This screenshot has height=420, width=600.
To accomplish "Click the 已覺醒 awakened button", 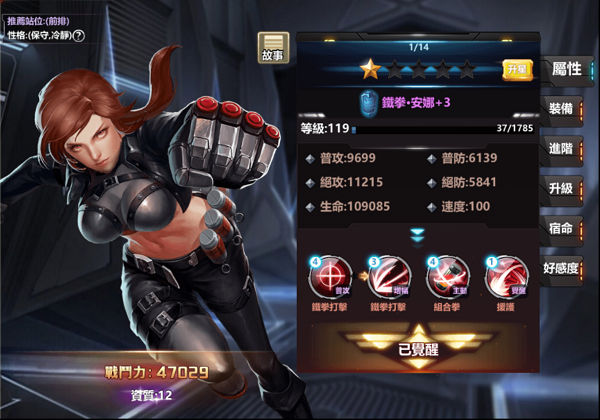I will pos(418,349).
